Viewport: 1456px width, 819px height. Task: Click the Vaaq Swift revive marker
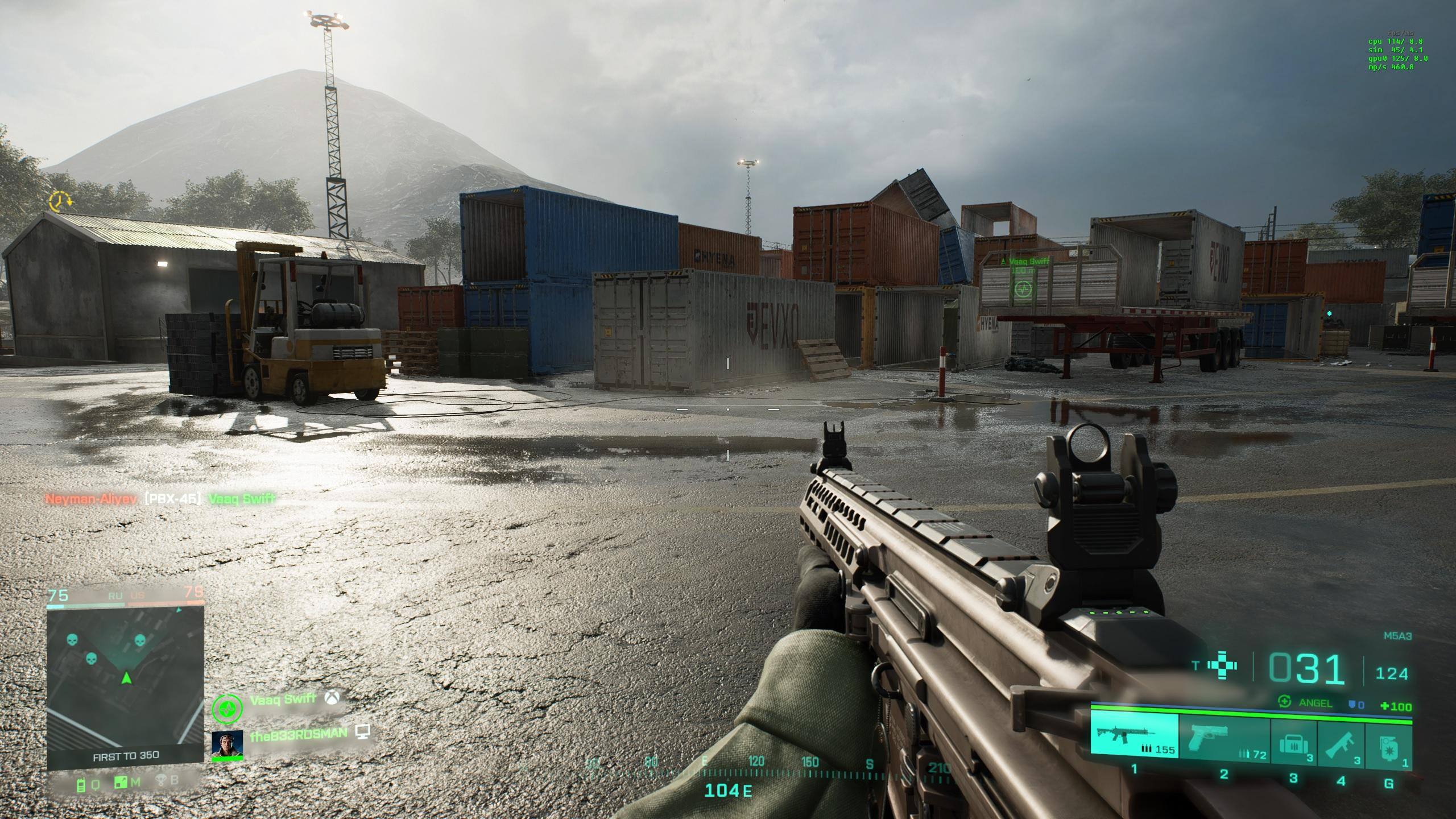point(1023,289)
